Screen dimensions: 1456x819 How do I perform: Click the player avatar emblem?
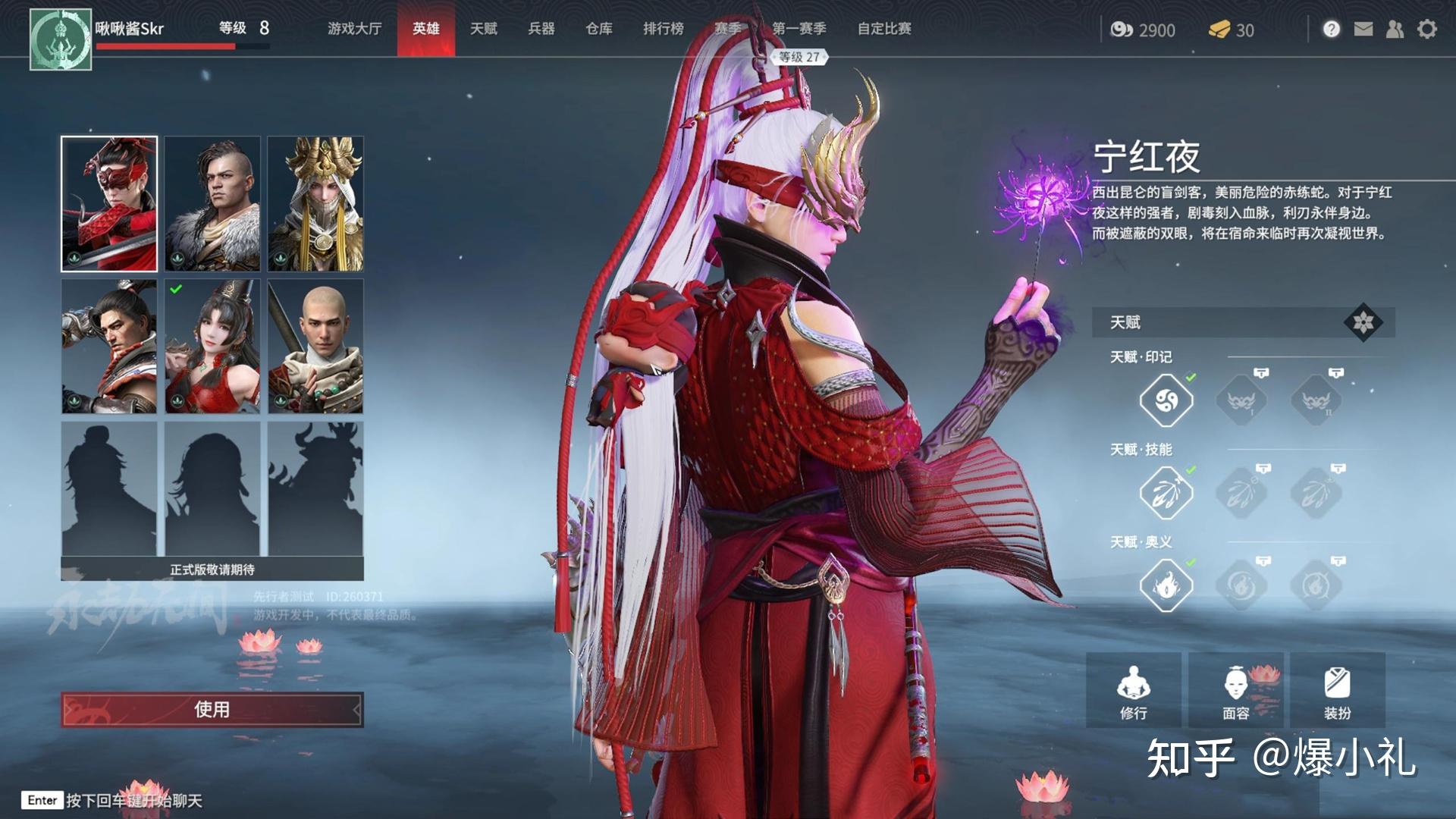click(61, 39)
